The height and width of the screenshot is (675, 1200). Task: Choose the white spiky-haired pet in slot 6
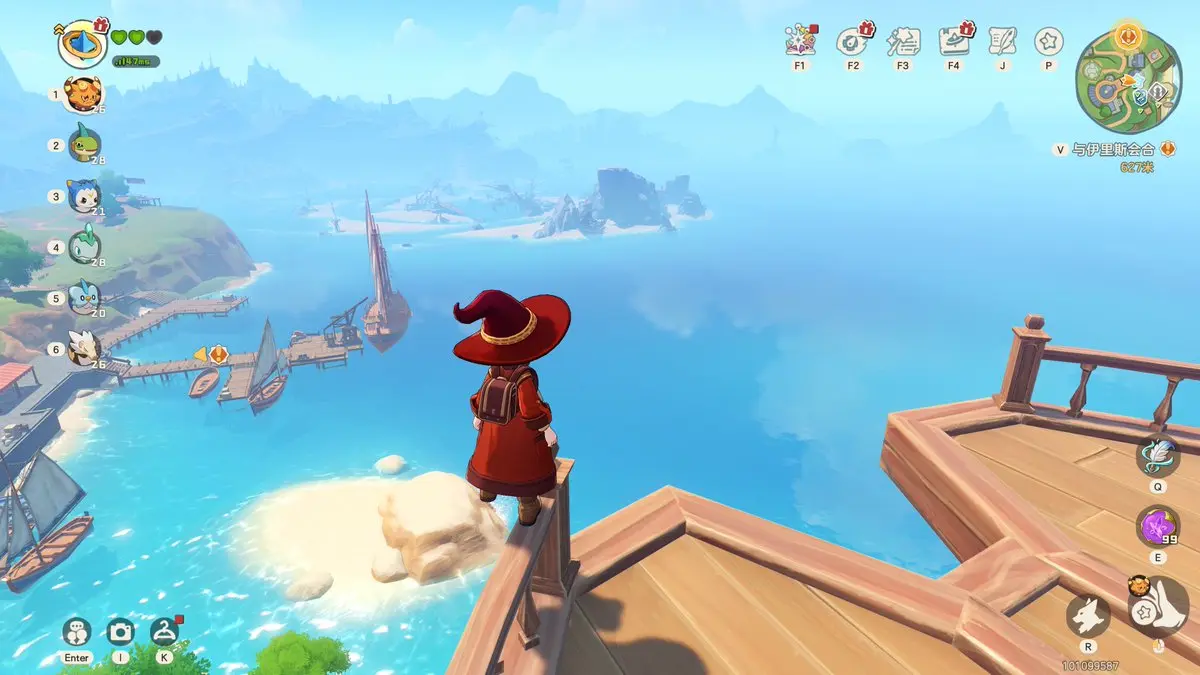84,348
